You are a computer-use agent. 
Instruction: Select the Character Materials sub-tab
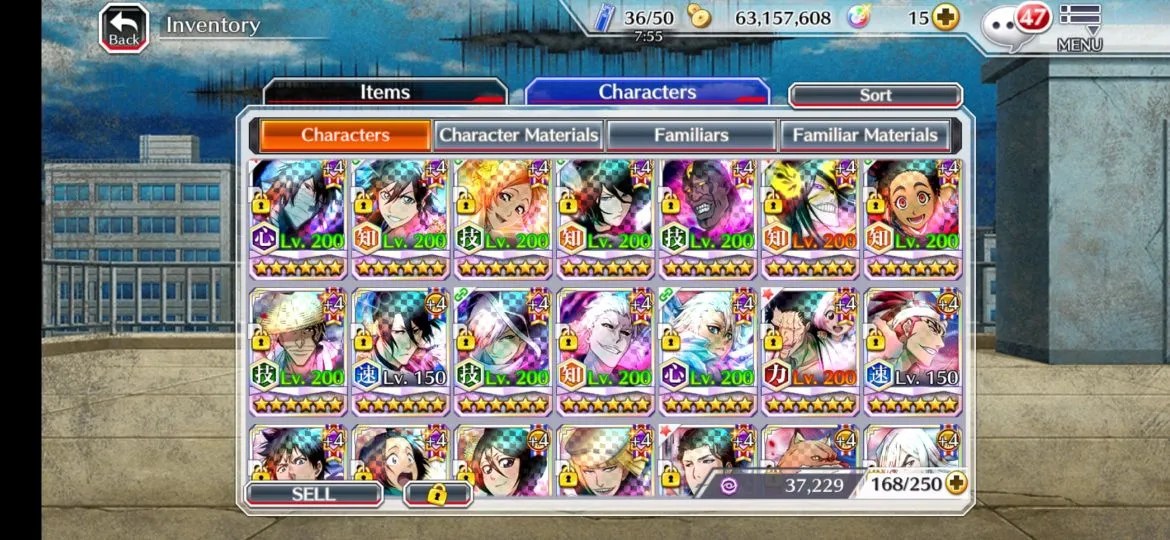tap(519, 135)
